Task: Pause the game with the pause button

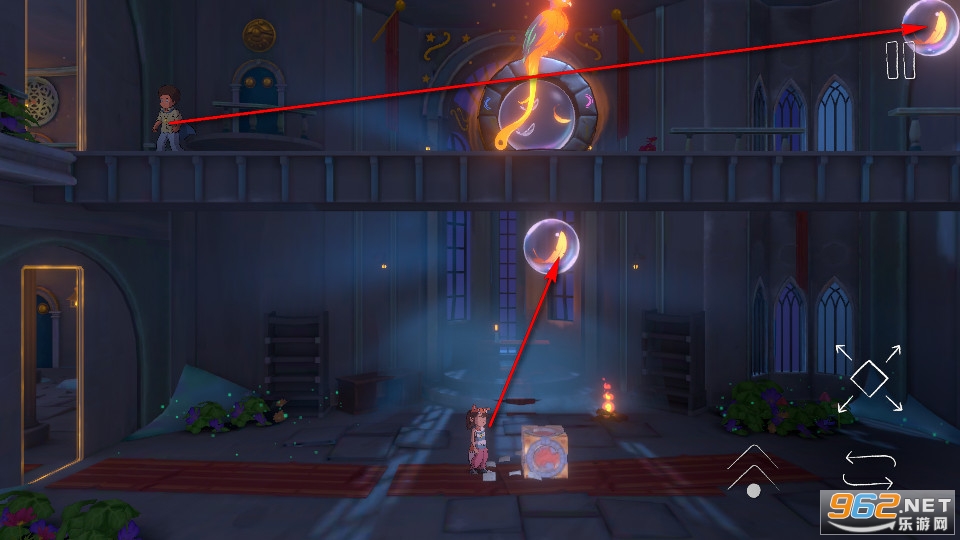Action: [900, 60]
